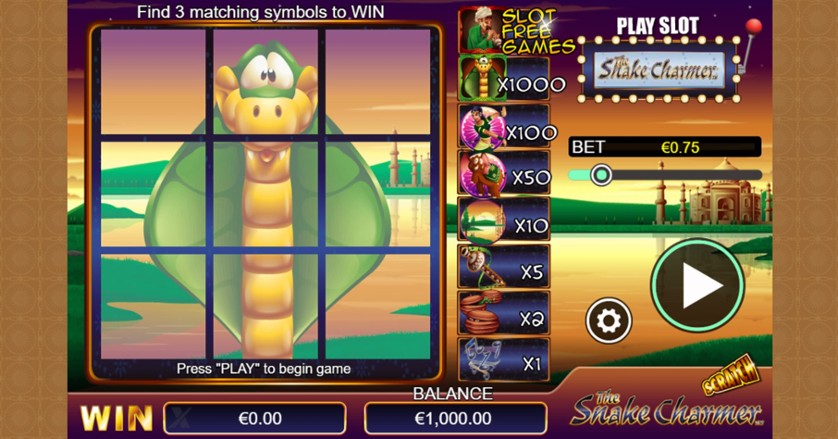The height and width of the screenshot is (439, 838).
Task: Click the bet slider handle
Action: [x=600, y=175]
